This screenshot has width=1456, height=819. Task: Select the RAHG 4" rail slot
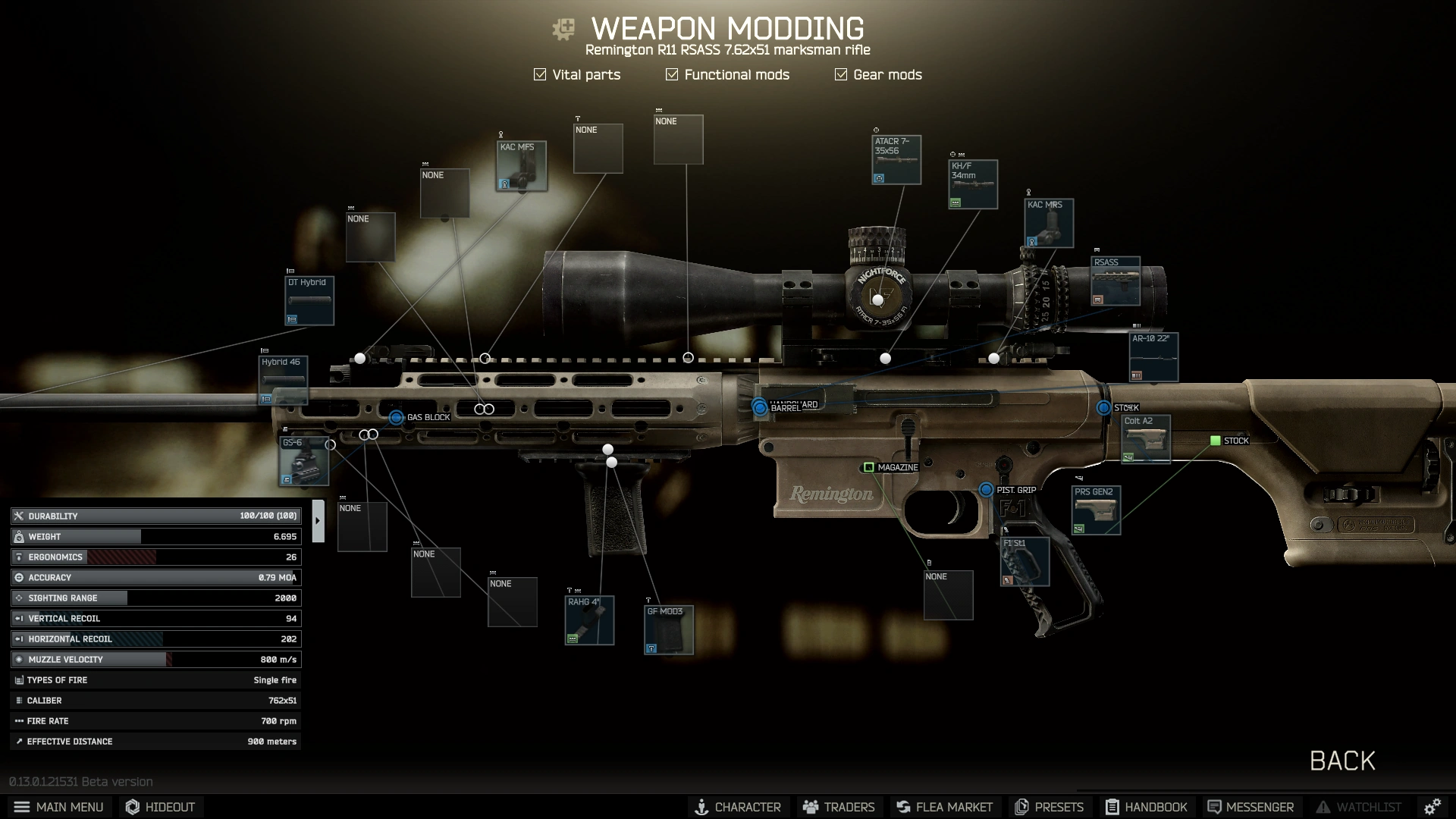(589, 620)
